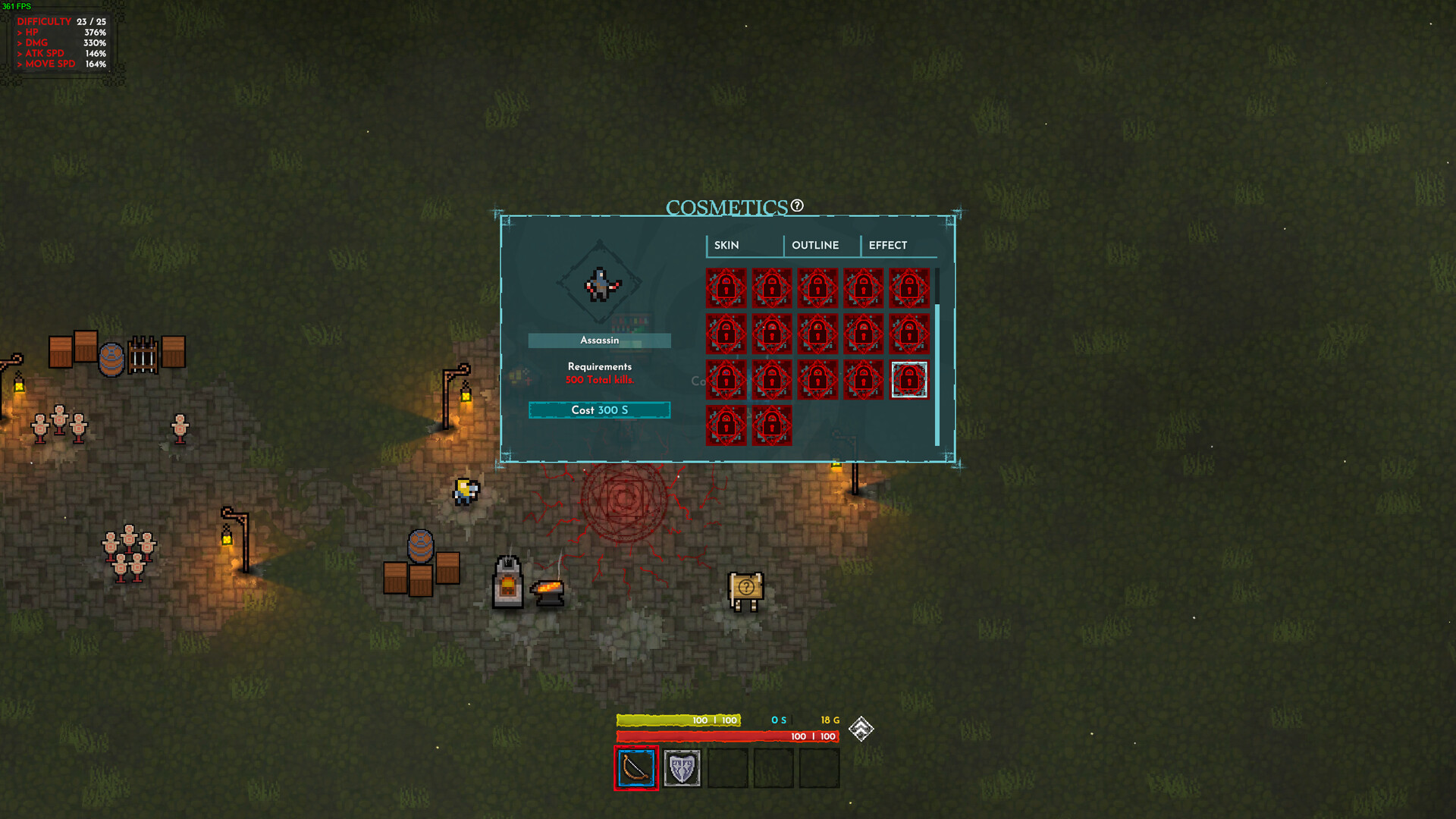This screenshot has height=819, width=1456.
Task: Click the Assassin name bar
Action: tap(599, 340)
